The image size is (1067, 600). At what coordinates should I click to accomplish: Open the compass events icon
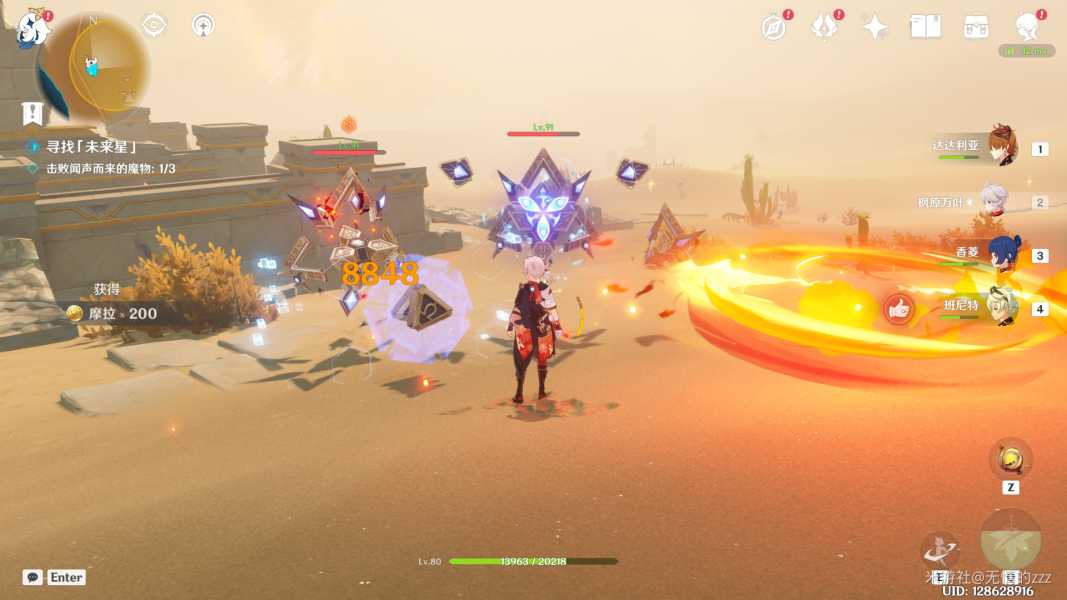click(774, 27)
